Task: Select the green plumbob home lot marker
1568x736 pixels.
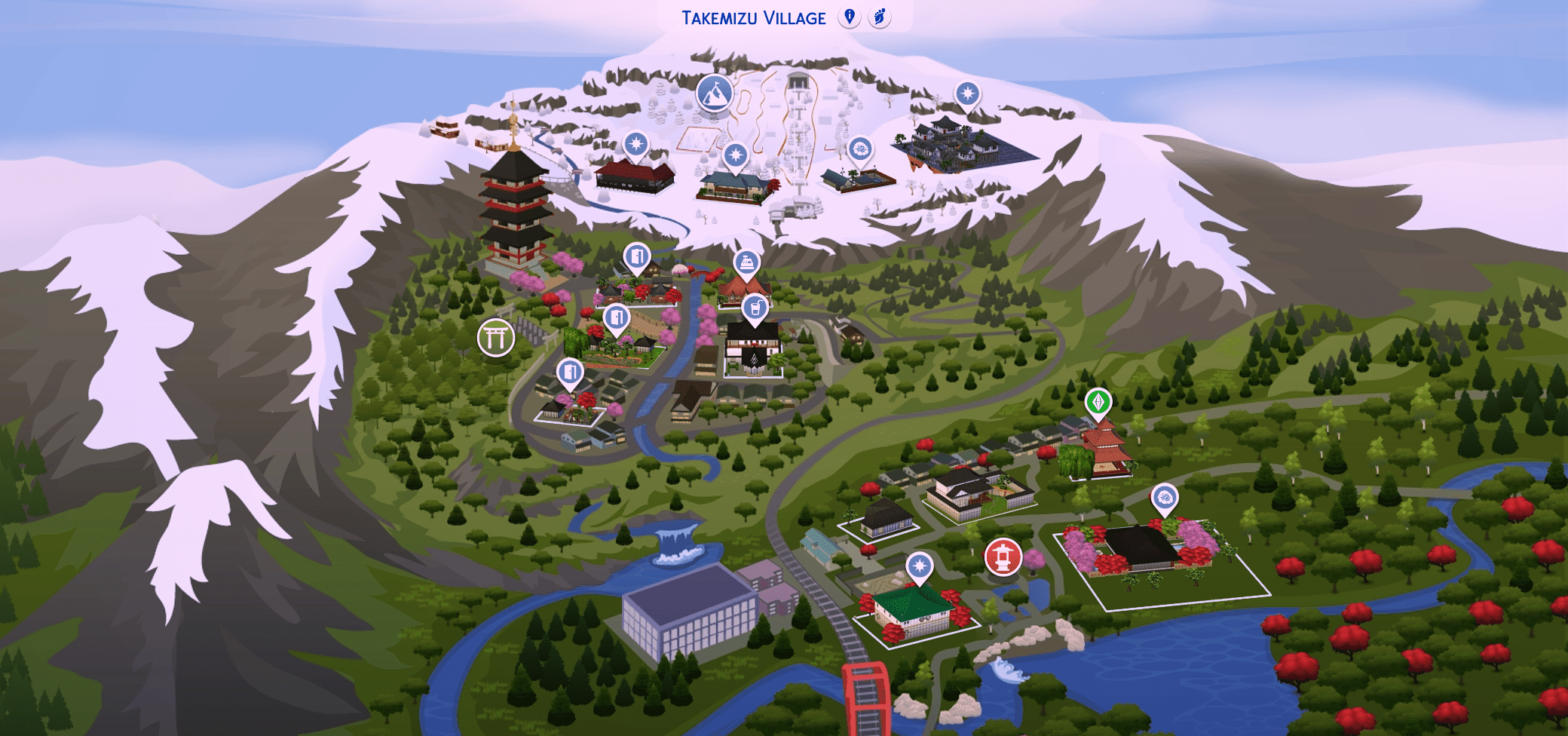Action: (x=1098, y=401)
